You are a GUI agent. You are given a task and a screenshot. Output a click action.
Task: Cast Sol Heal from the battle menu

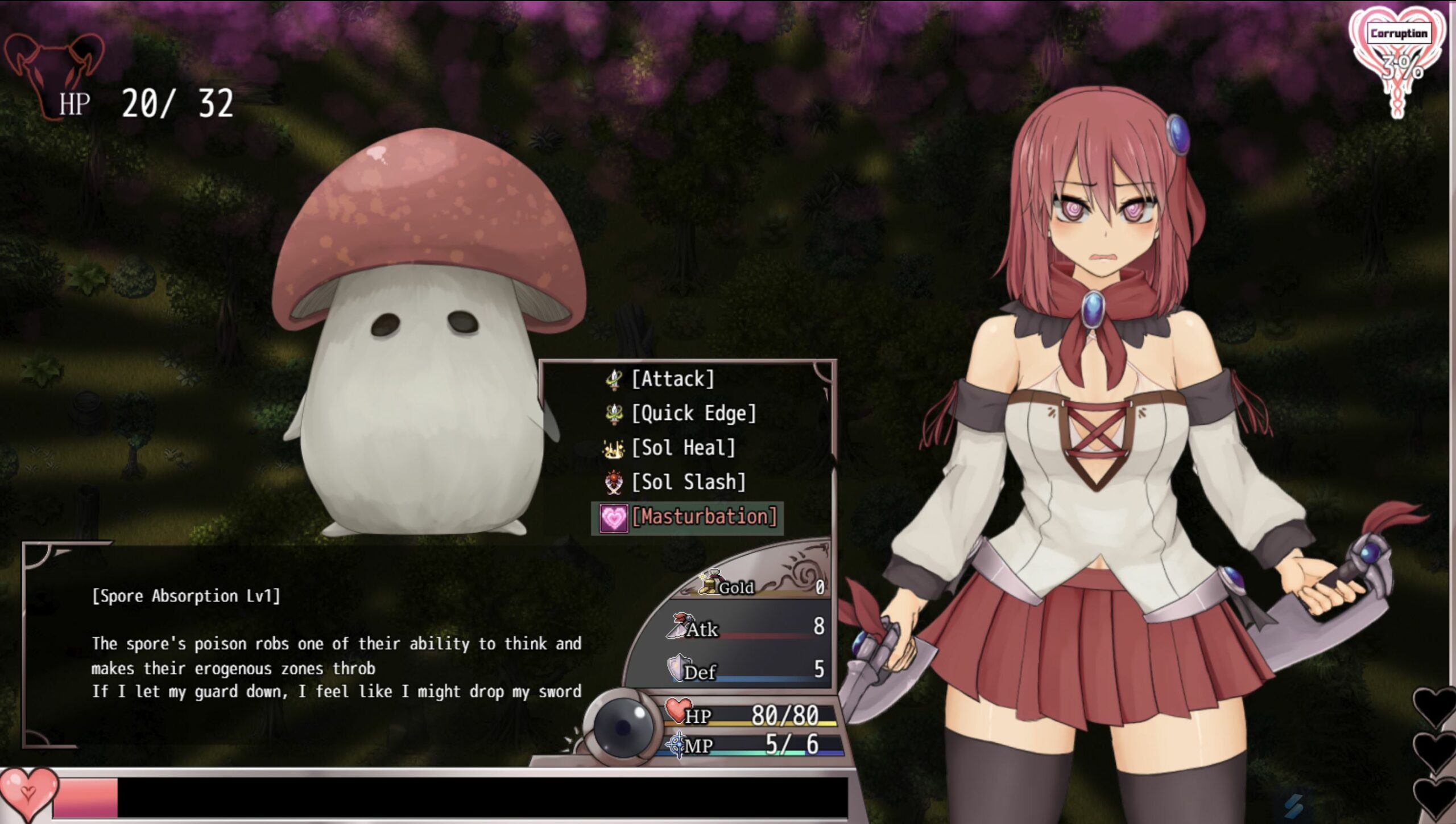point(683,448)
